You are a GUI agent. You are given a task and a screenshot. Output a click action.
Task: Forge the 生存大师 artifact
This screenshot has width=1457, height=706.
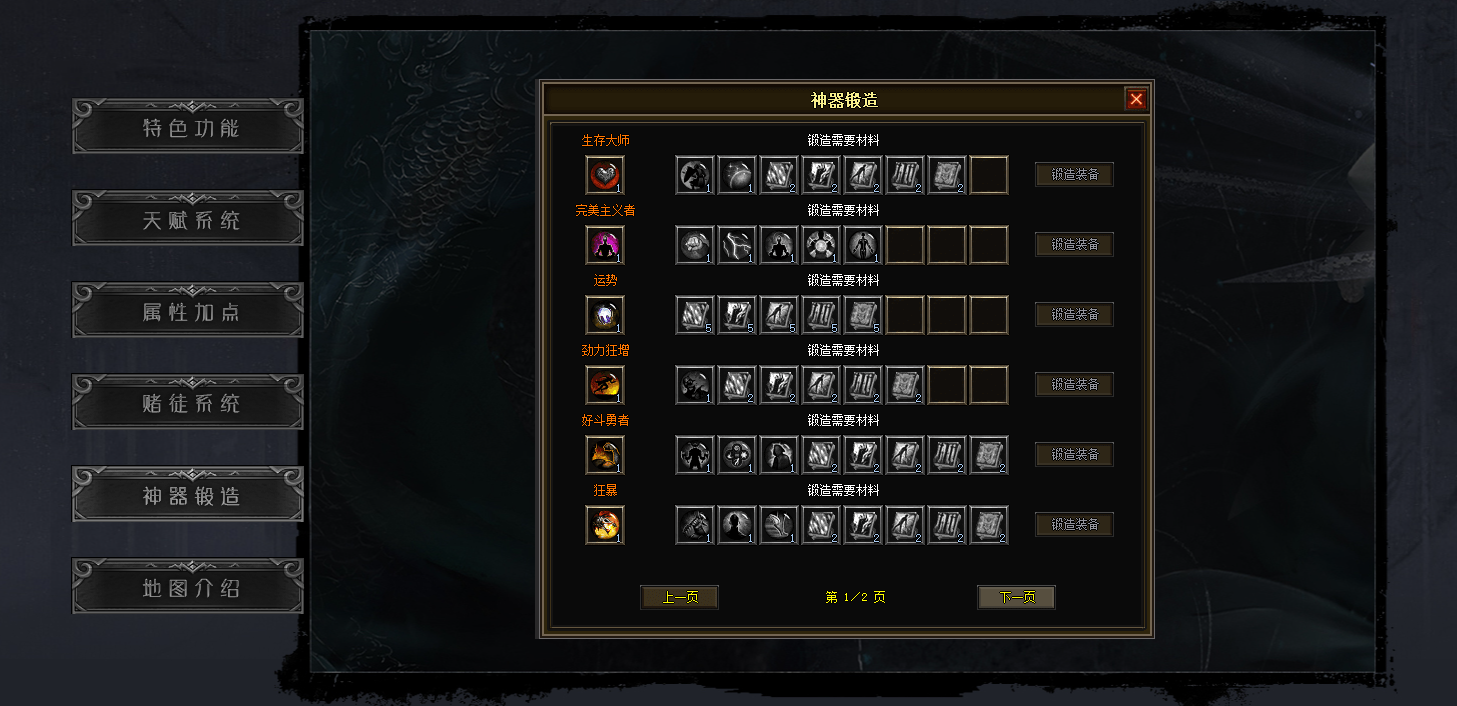click(1074, 175)
